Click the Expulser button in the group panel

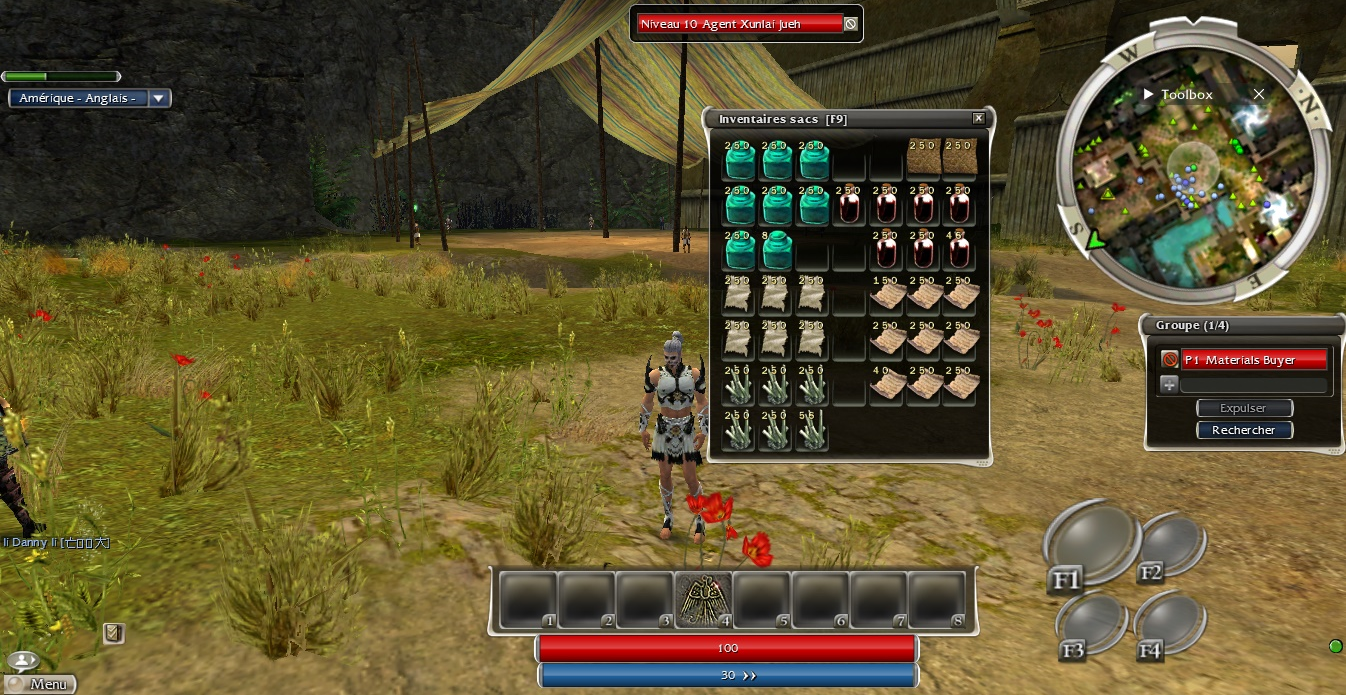(1244, 408)
